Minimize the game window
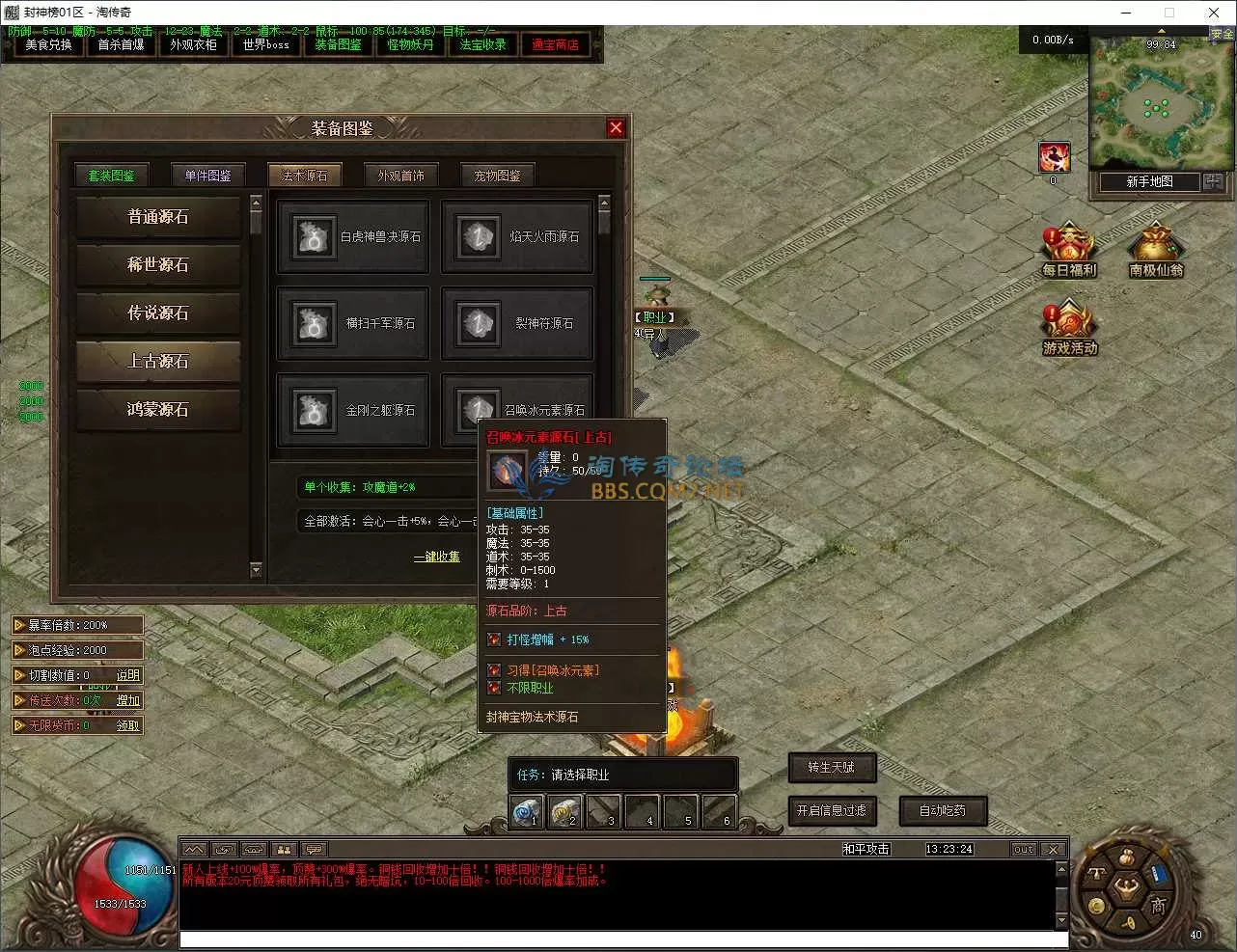This screenshot has width=1237, height=952. tap(1127, 13)
